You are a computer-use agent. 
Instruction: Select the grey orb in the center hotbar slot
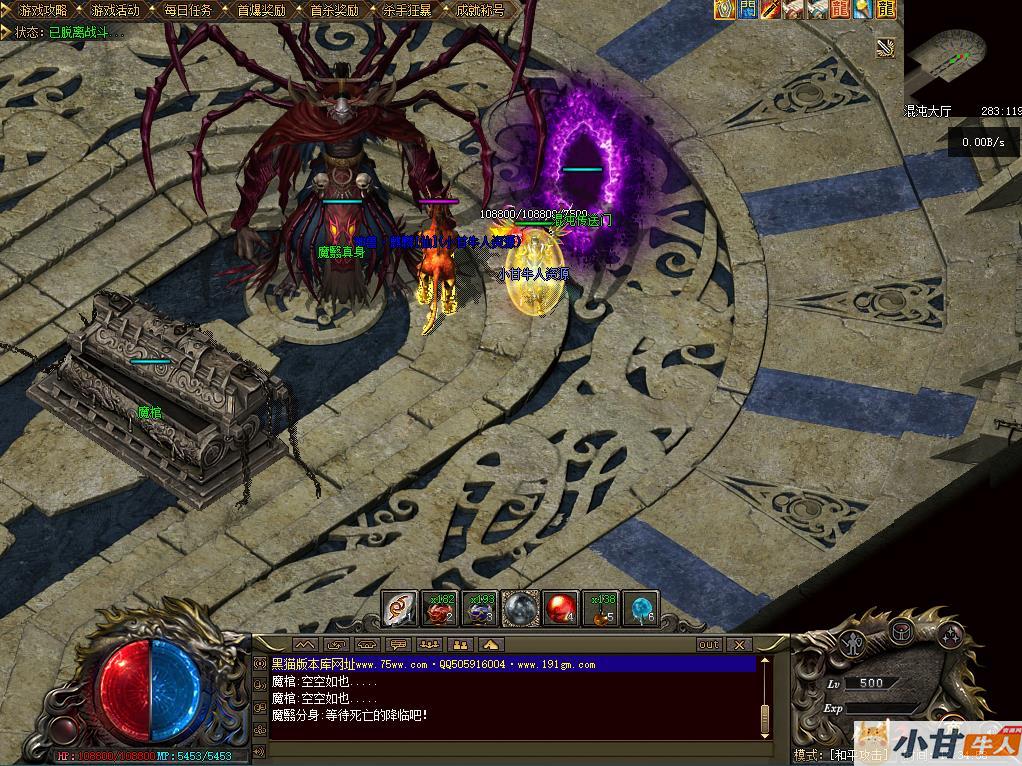click(x=520, y=609)
